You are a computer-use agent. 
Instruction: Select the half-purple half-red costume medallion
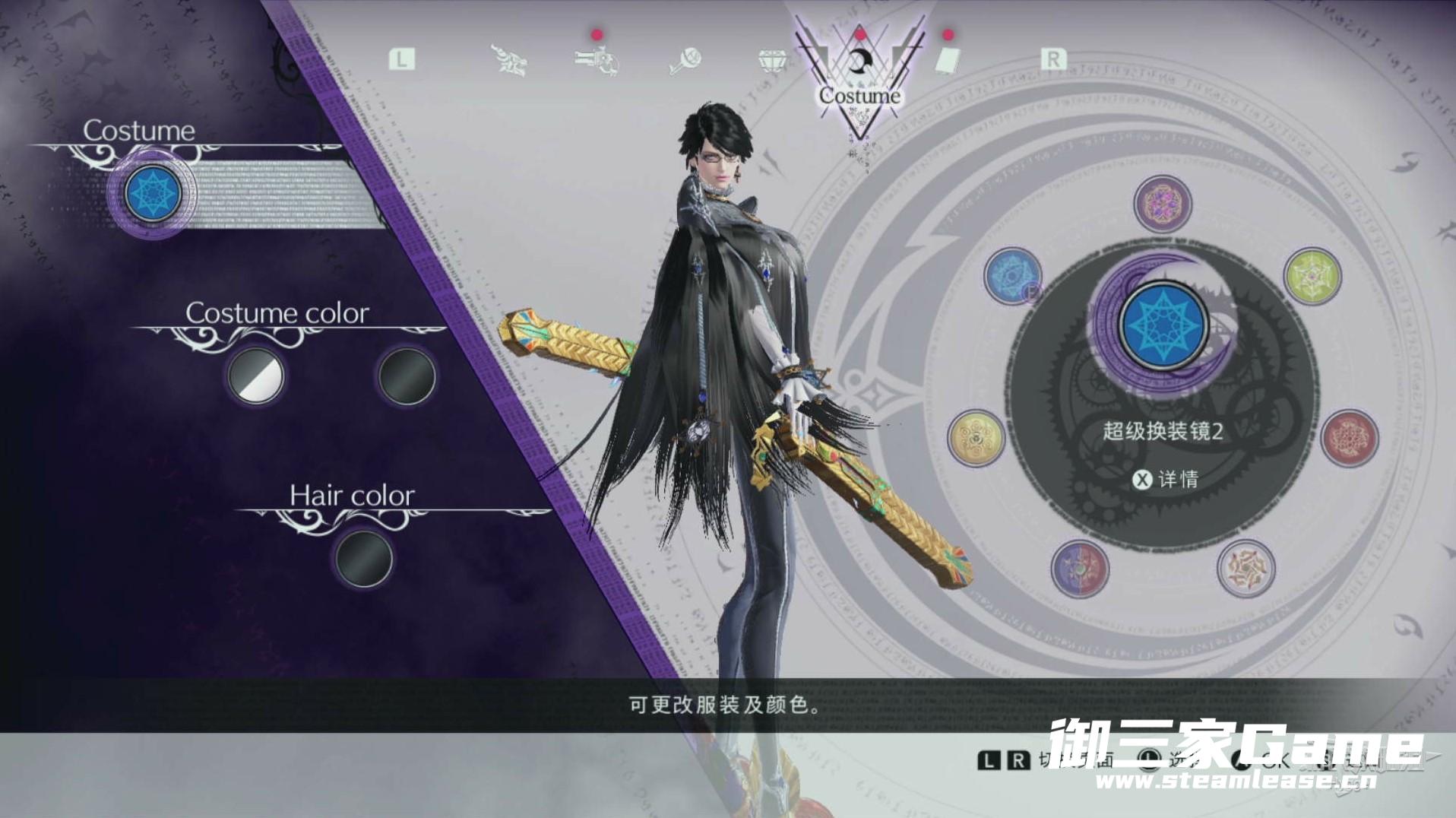pos(1080,568)
